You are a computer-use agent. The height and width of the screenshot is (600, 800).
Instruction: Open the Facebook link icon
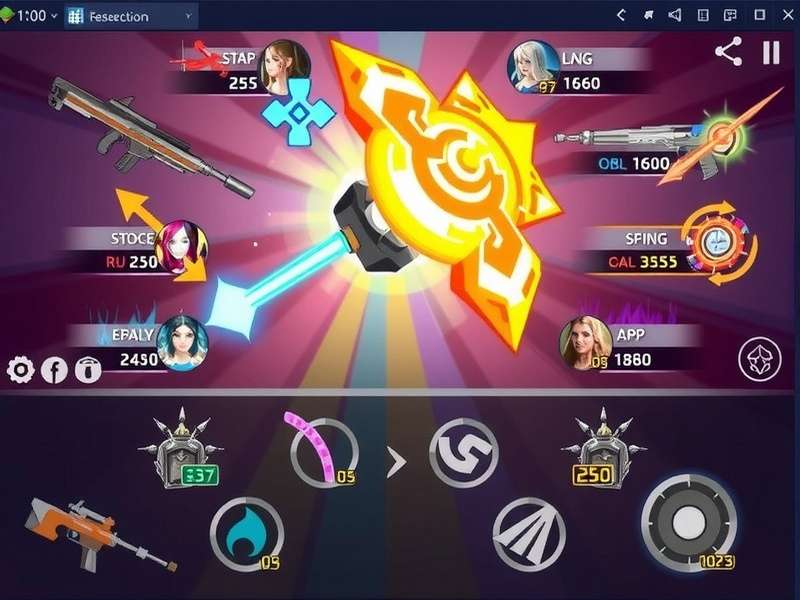pos(54,370)
